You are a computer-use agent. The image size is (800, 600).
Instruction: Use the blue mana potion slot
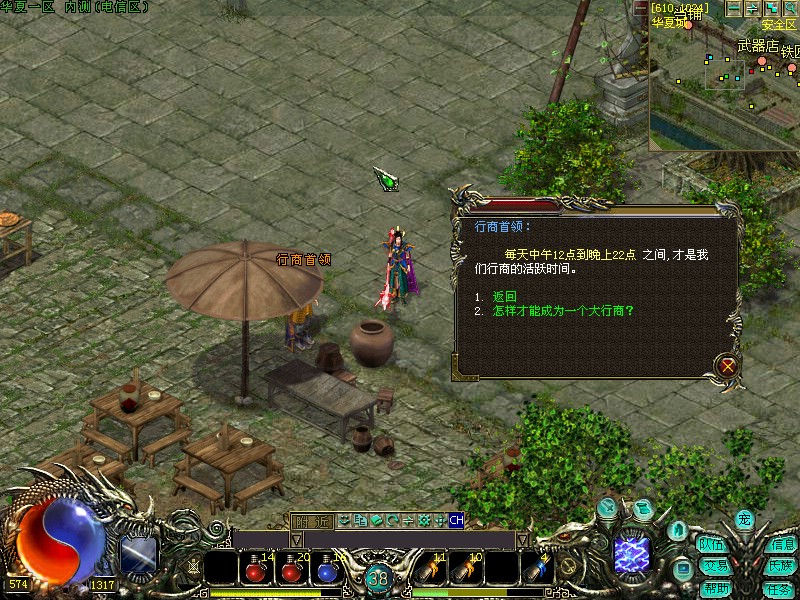tap(326, 571)
